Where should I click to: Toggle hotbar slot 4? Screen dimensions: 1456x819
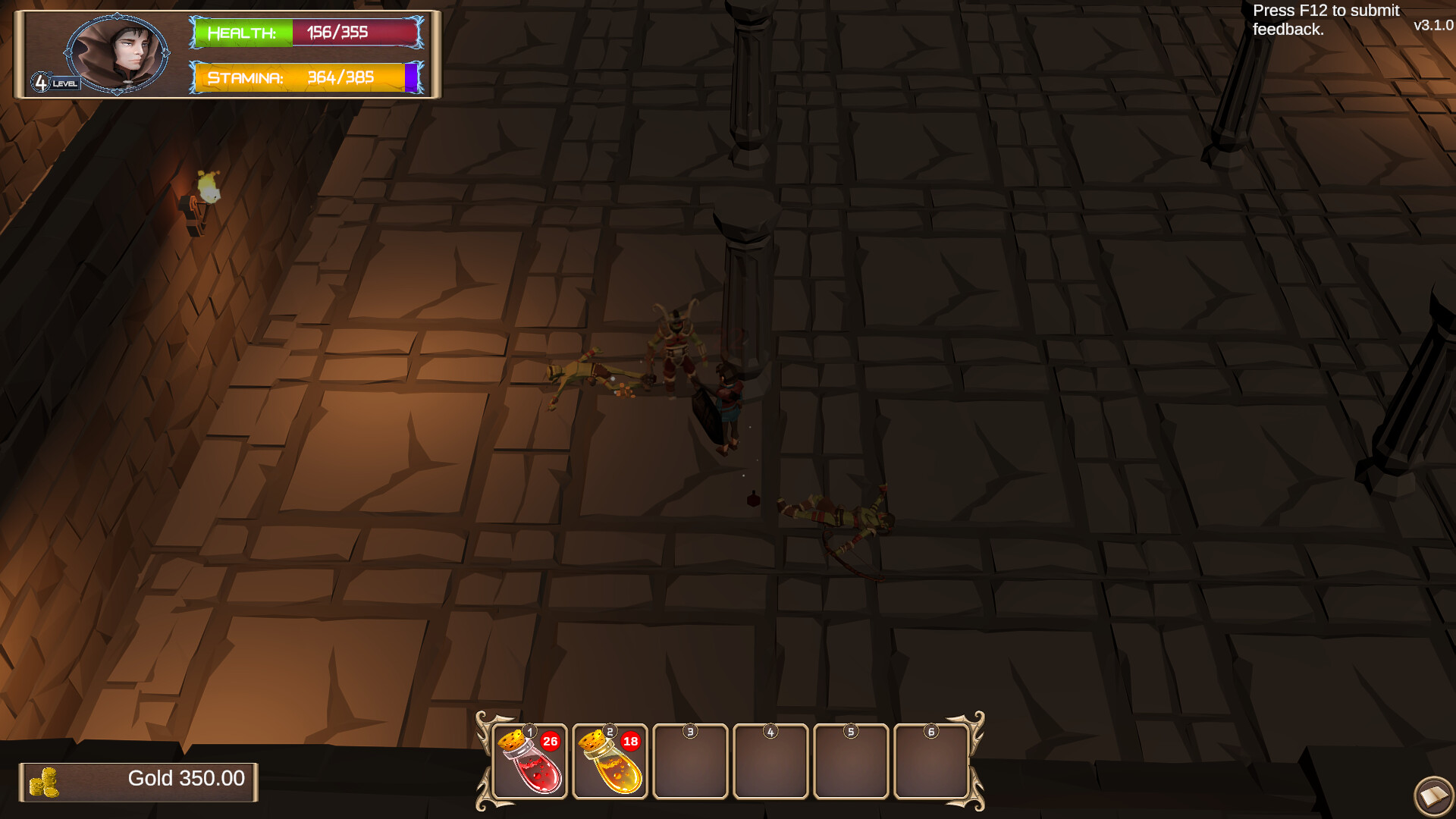[x=770, y=761]
